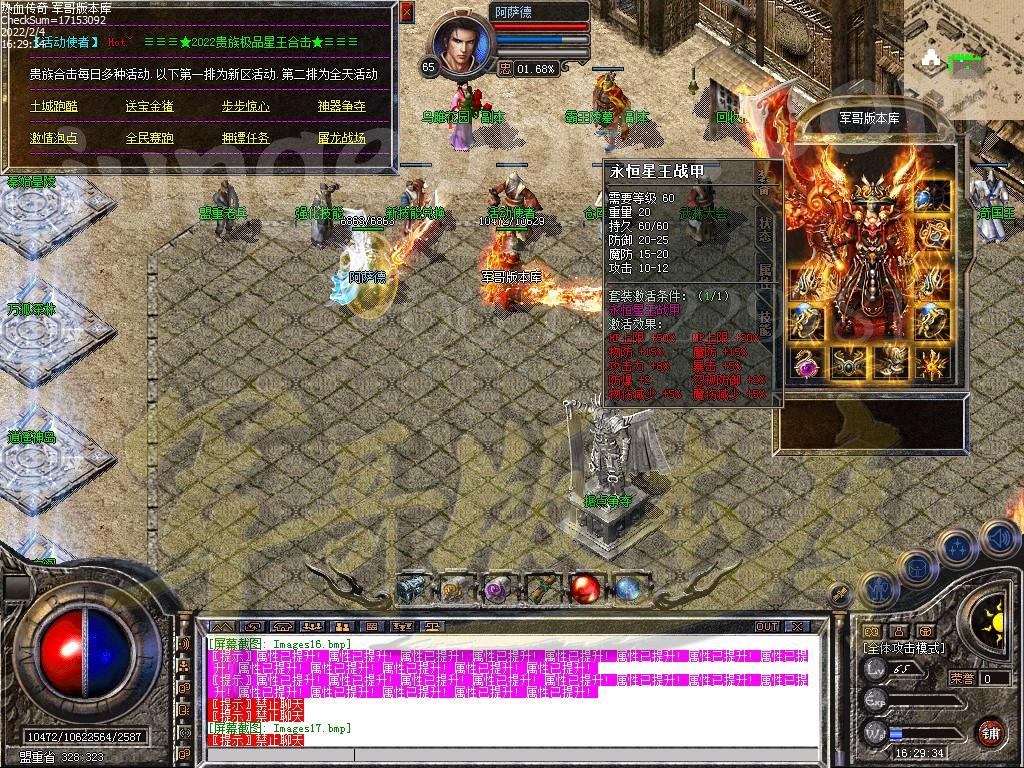
Task: Select the 全民赛跑 activity link
Action: [x=149, y=138]
